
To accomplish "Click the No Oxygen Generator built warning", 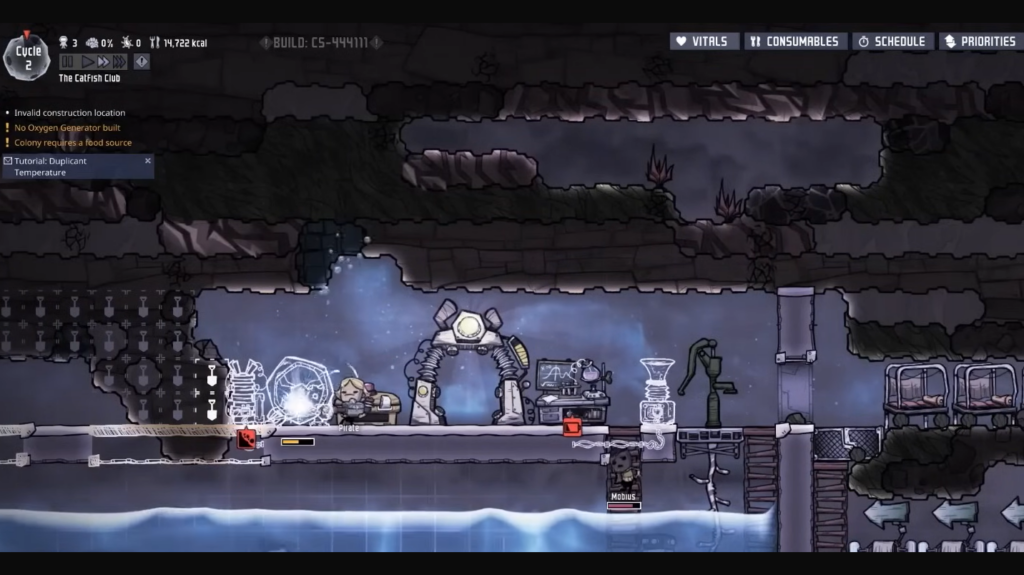I will click(x=67, y=128).
